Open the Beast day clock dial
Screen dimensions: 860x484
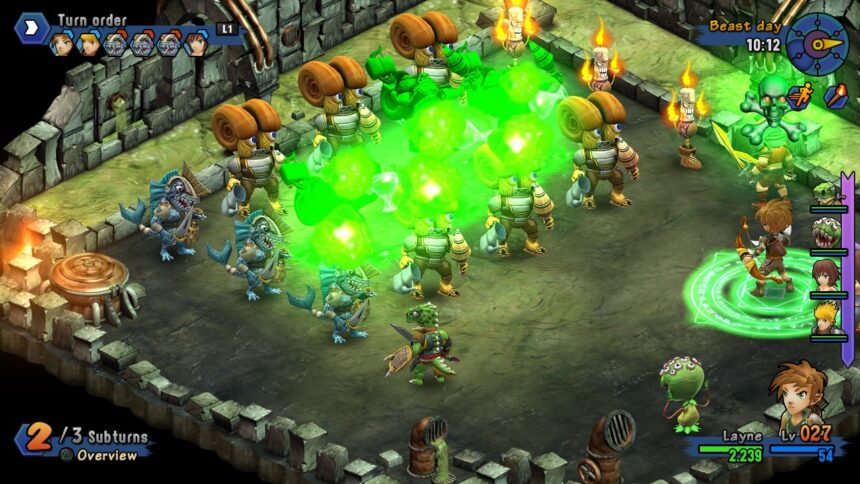point(816,44)
